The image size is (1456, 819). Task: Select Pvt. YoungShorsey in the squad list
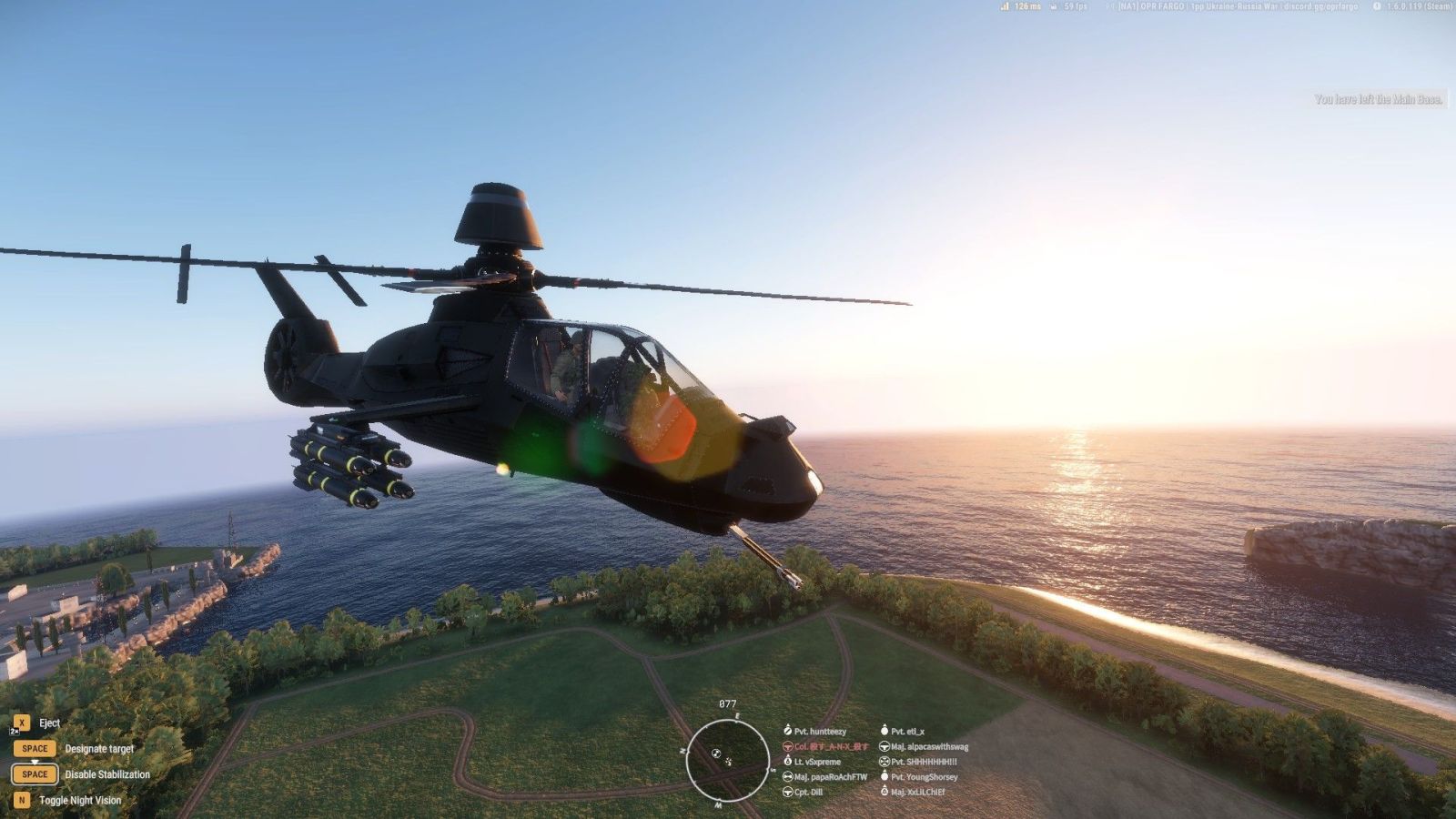(x=923, y=777)
